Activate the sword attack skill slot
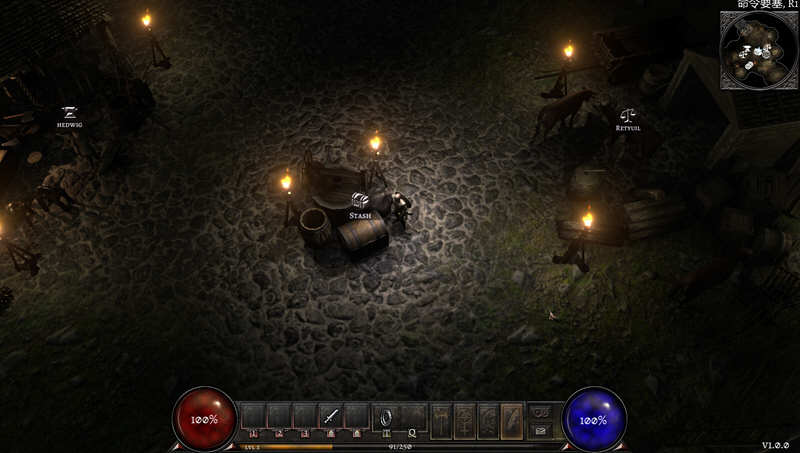This screenshot has height=453, width=800. click(x=331, y=416)
